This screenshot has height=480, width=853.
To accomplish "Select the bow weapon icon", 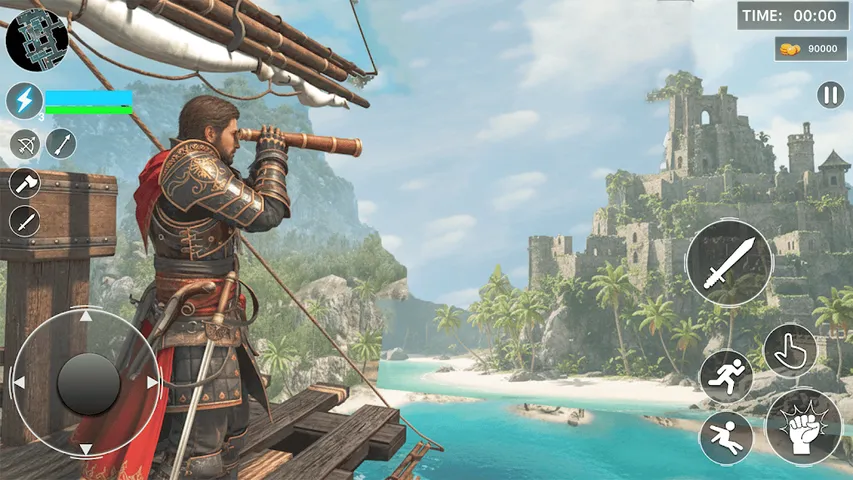I will click(x=25, y=144).
